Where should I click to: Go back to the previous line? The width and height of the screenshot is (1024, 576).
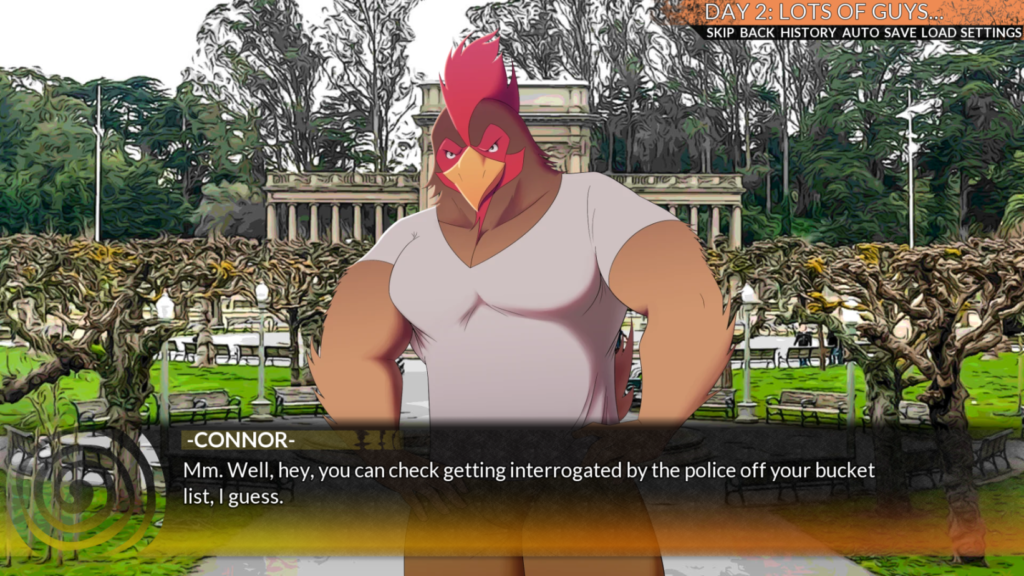point(757,33)
